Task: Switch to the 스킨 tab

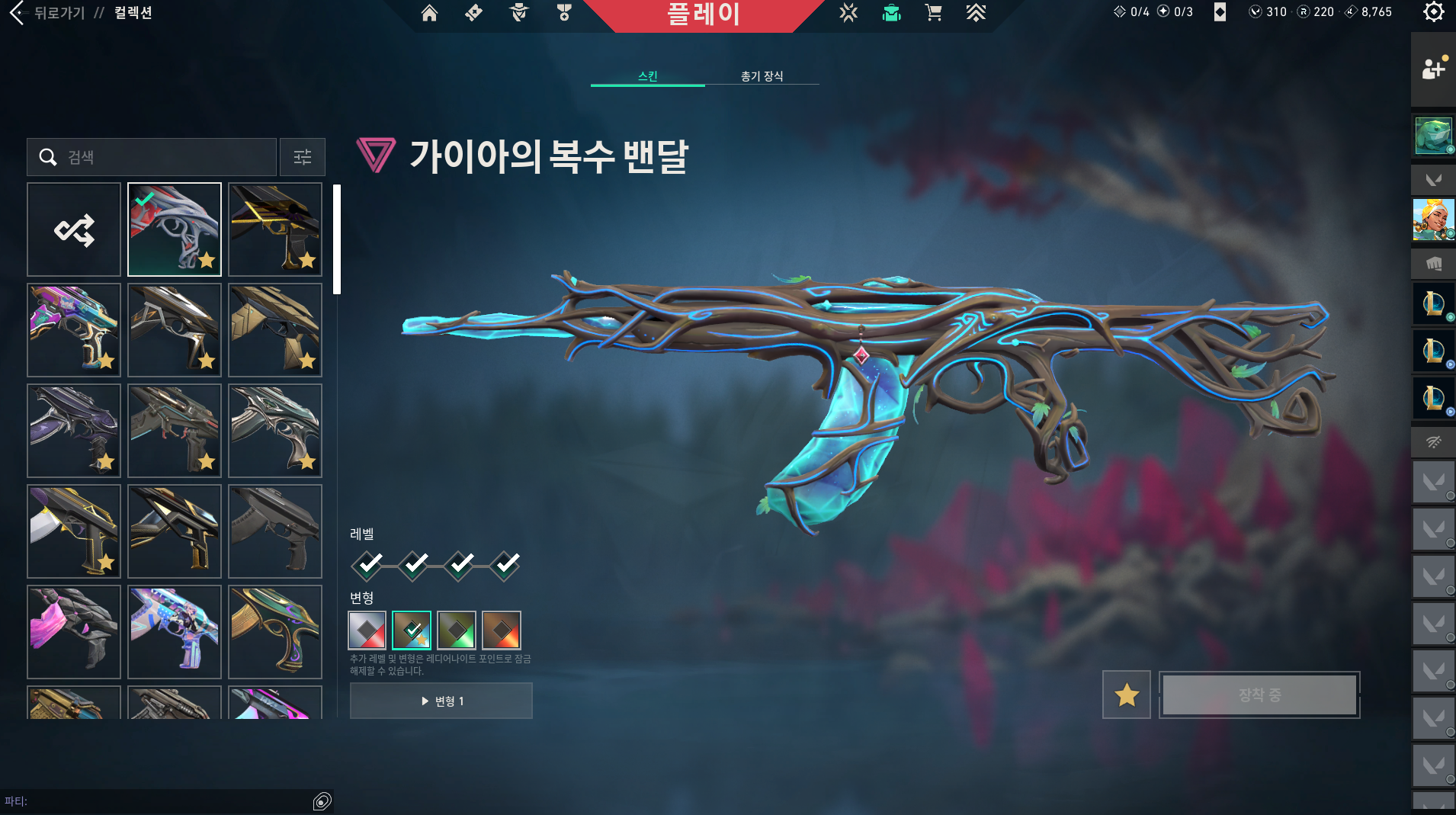Action: (x=649, y=76)
